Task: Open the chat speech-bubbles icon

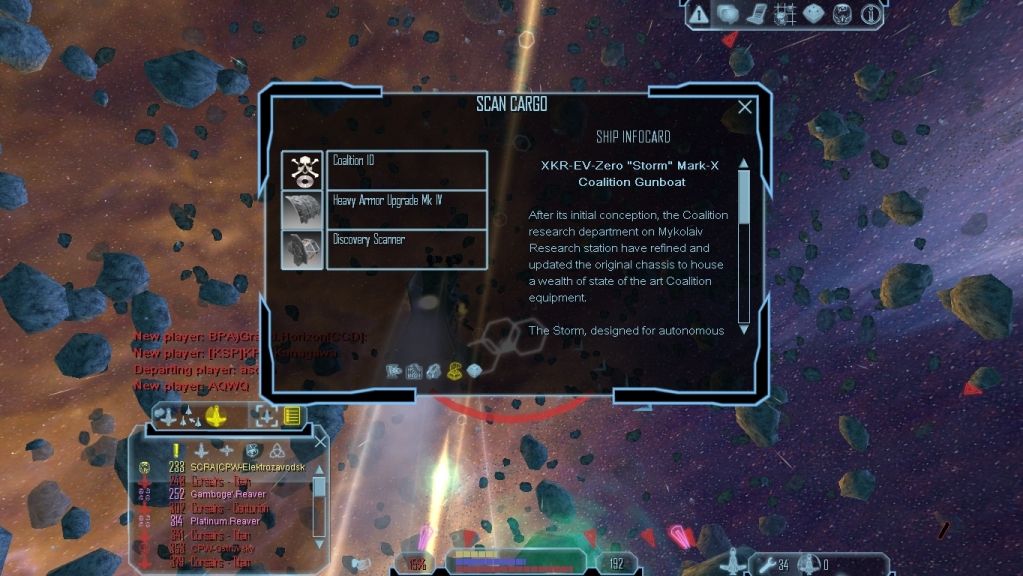Action: 728,14
